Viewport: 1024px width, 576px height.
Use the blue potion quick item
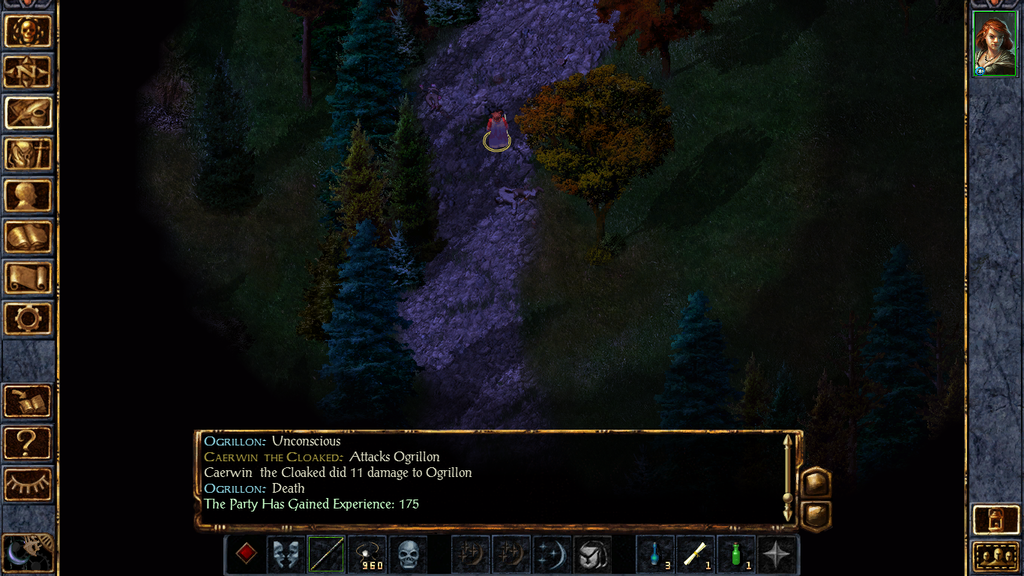[x=655, y=554]
